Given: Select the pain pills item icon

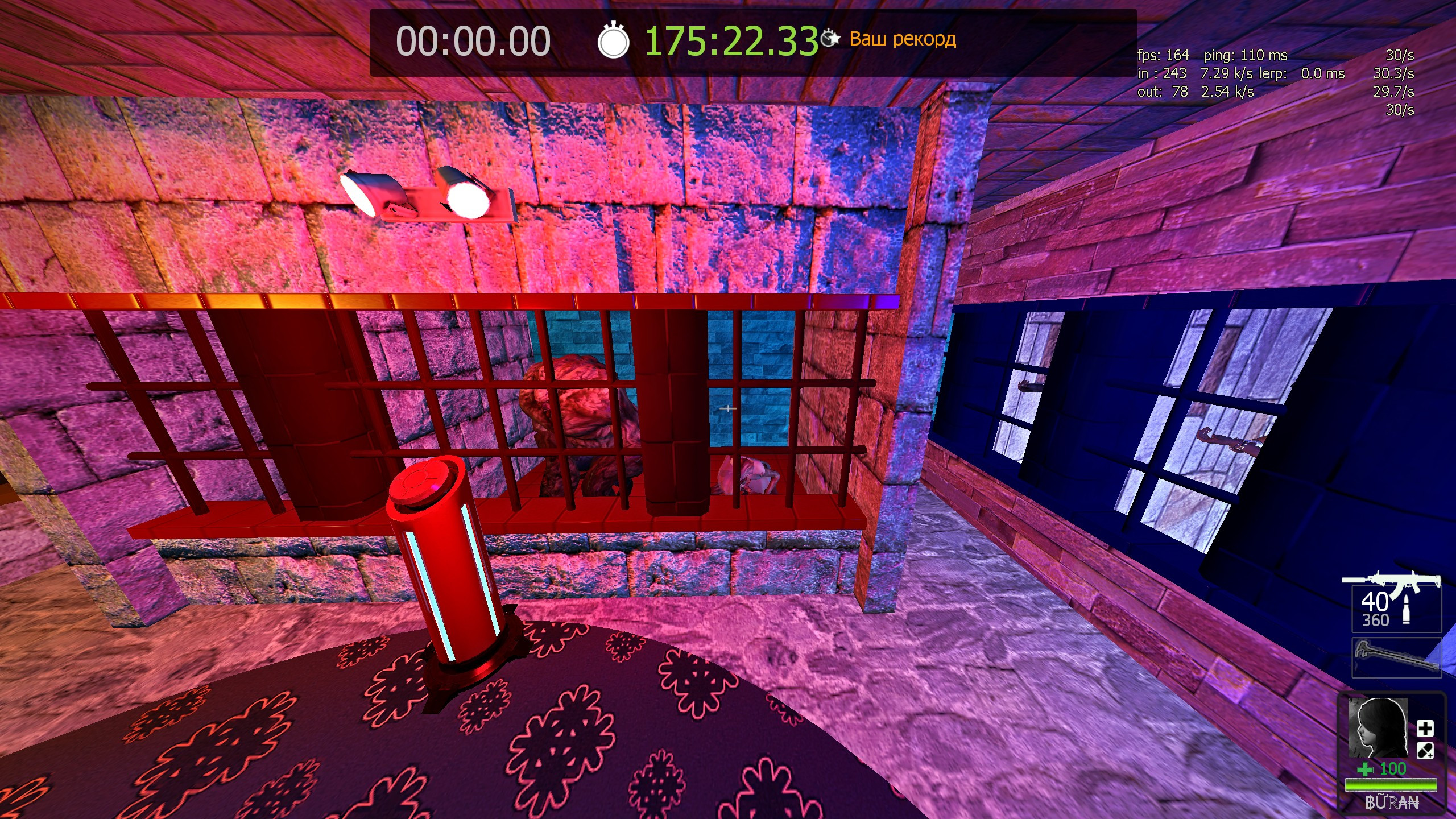Looking at the screenshot, I should (1425, 751).
